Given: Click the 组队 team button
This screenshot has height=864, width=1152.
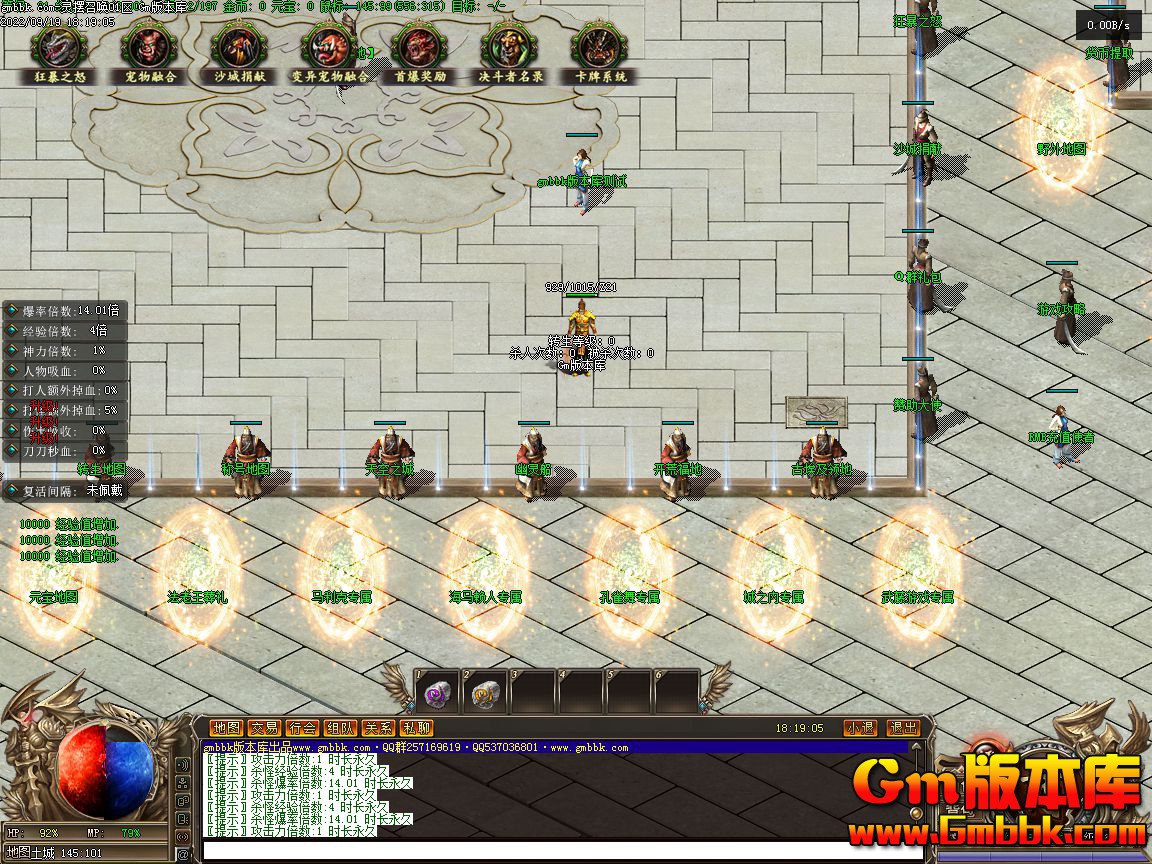Looking at the screenshot, I should click(340, 728).
